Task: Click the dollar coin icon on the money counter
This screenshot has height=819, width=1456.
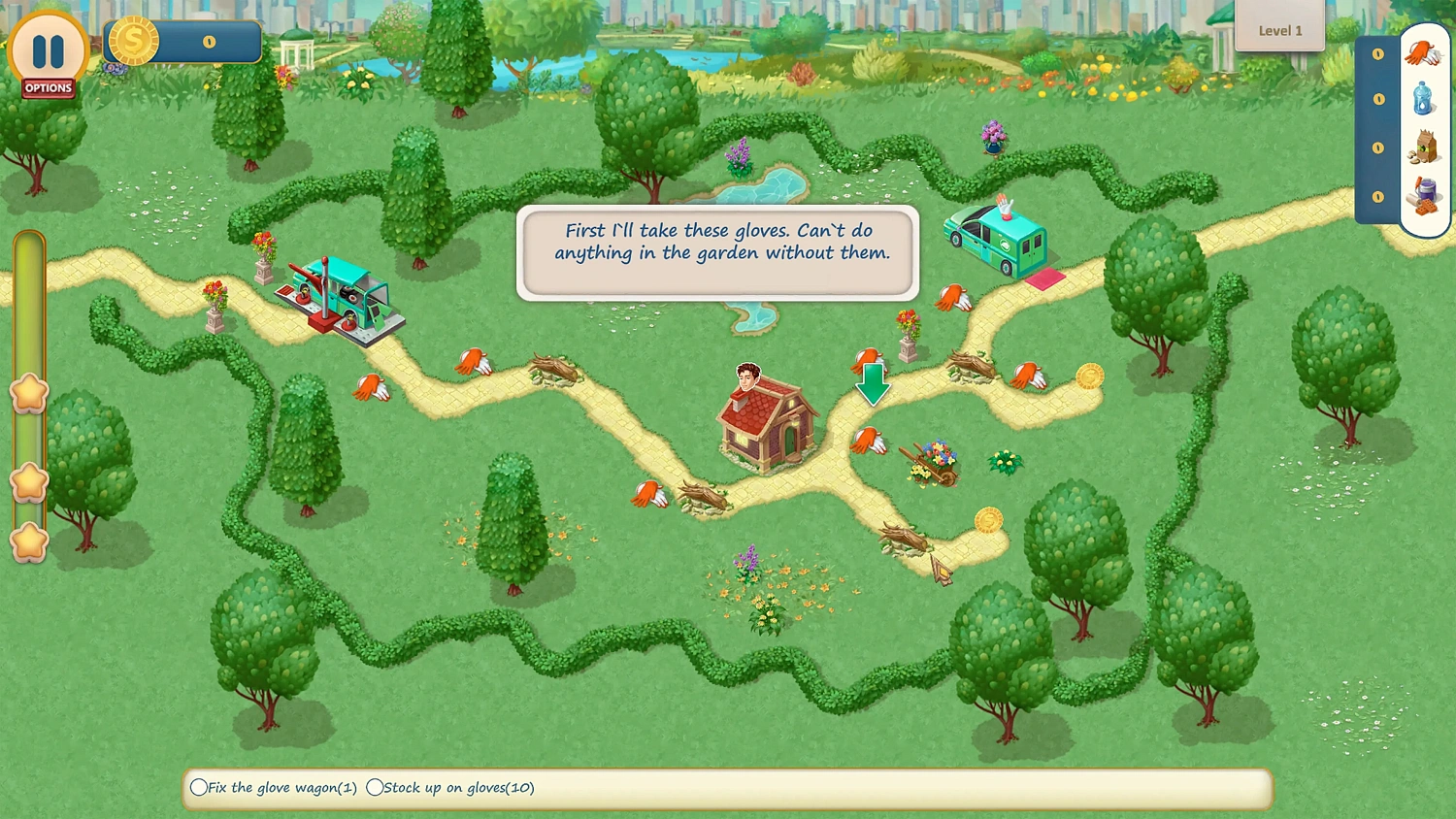Action: tap(134, 41)
